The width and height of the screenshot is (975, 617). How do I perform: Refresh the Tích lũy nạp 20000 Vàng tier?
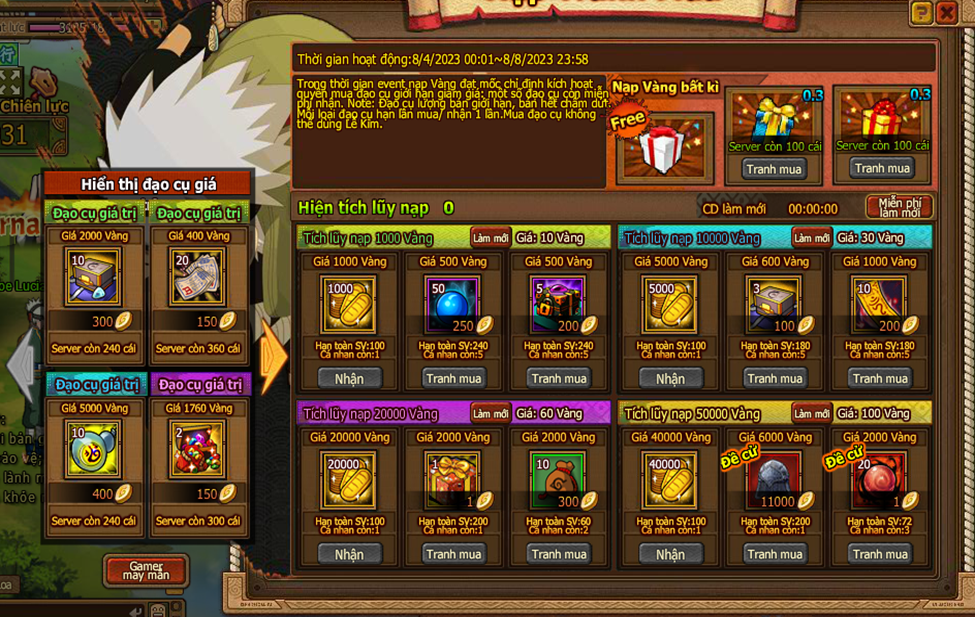point(490,413)
